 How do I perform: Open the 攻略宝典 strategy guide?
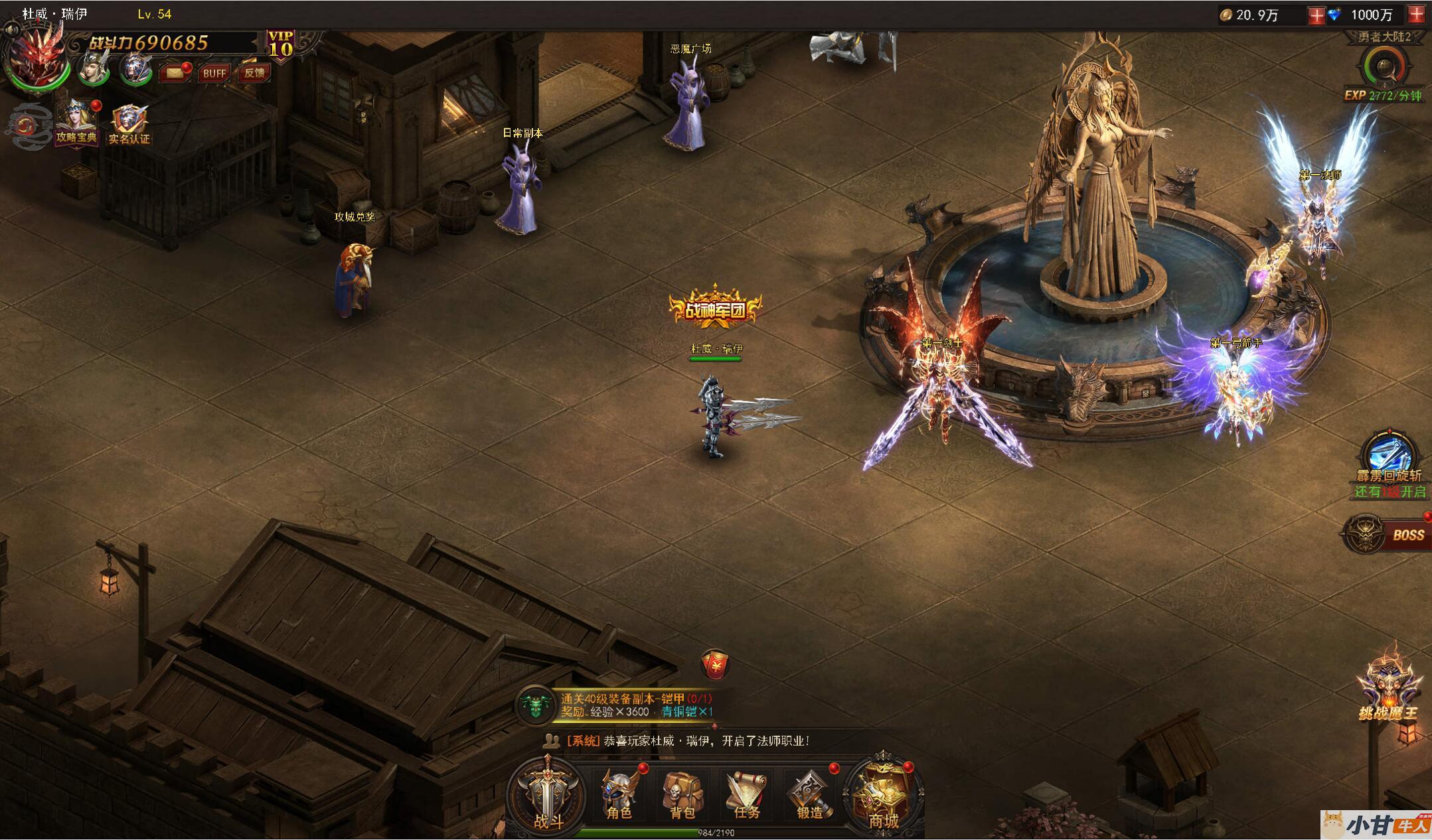click(x=76, y=124)
